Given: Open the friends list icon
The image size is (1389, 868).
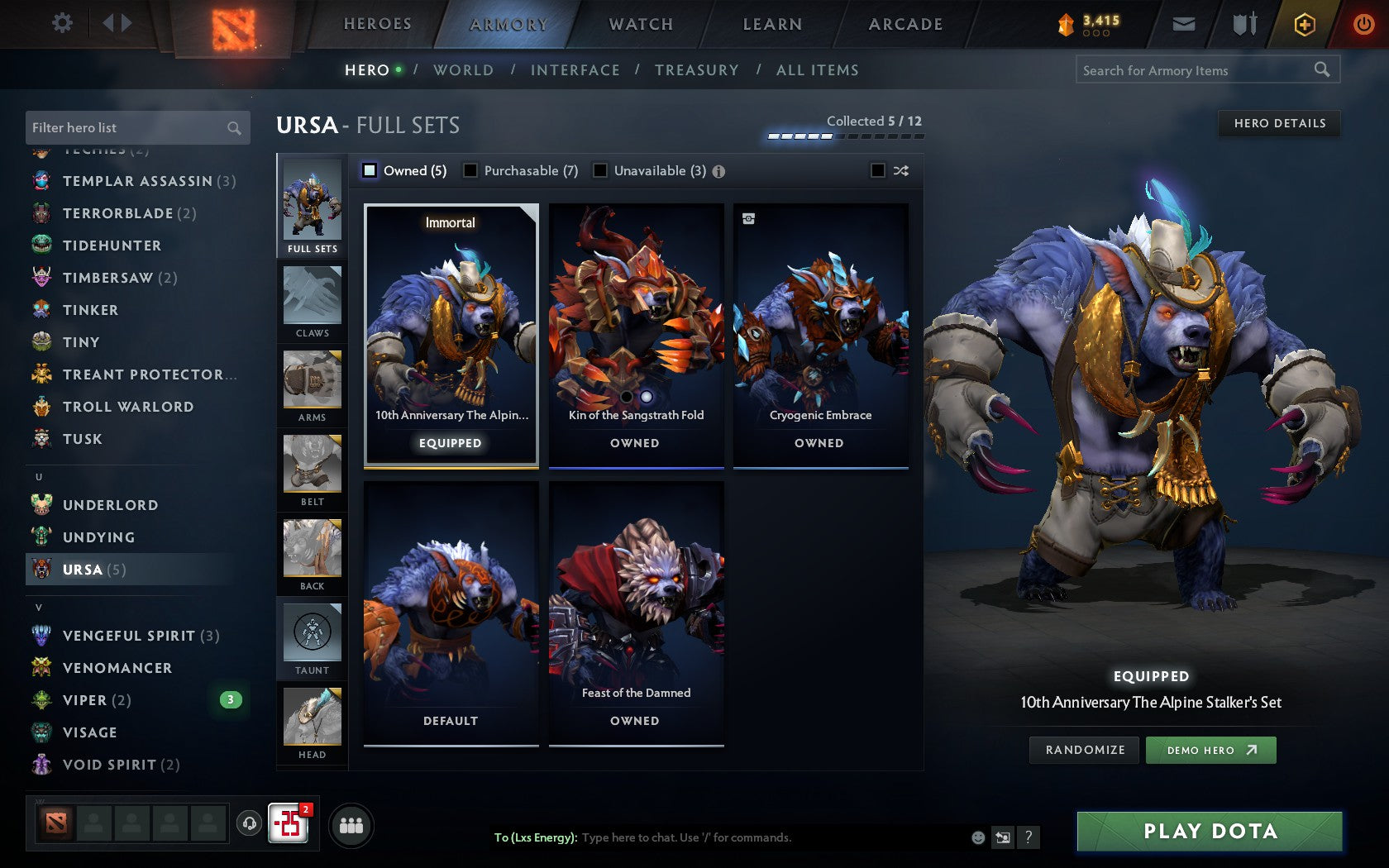Looking at the screenshot, I should coord(351,824).
